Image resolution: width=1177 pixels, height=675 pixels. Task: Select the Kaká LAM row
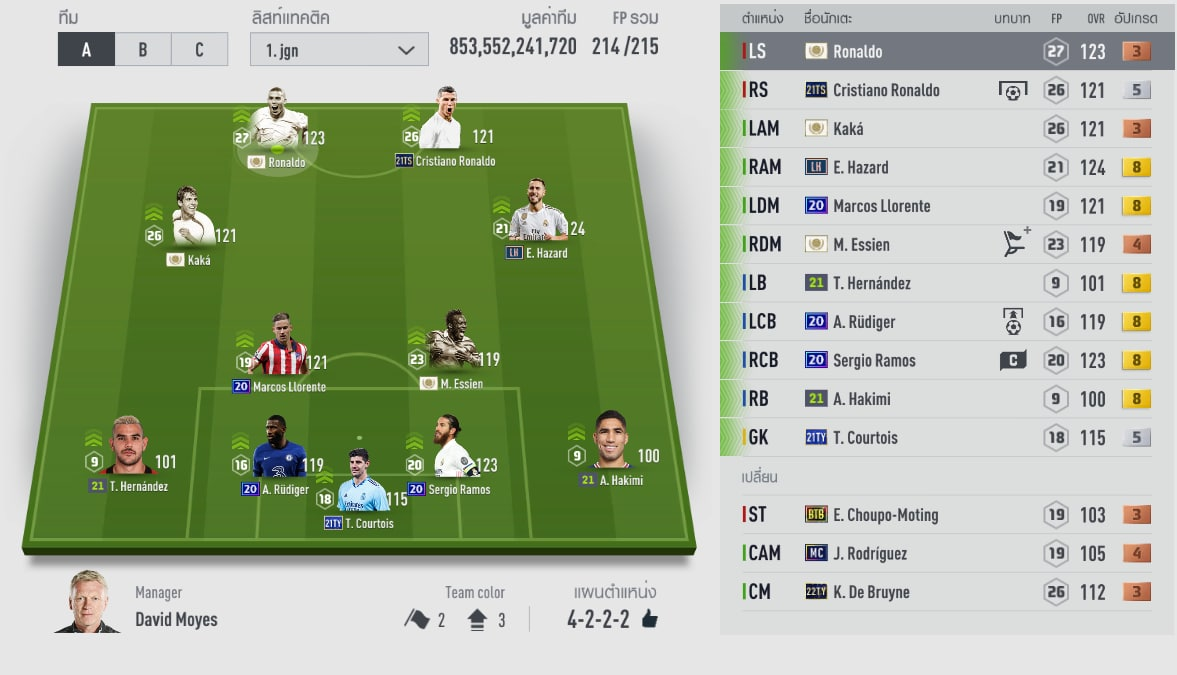(x=946, y=129)
